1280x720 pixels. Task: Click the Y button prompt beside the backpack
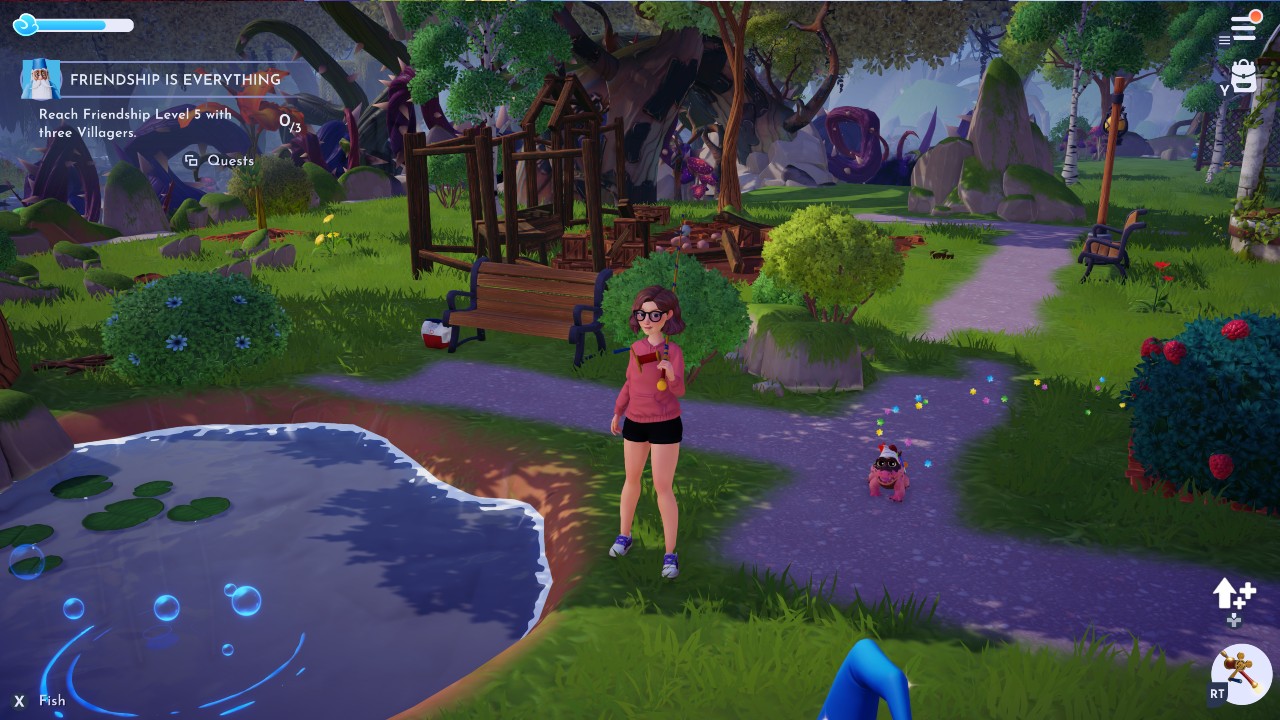(1224, 91)
